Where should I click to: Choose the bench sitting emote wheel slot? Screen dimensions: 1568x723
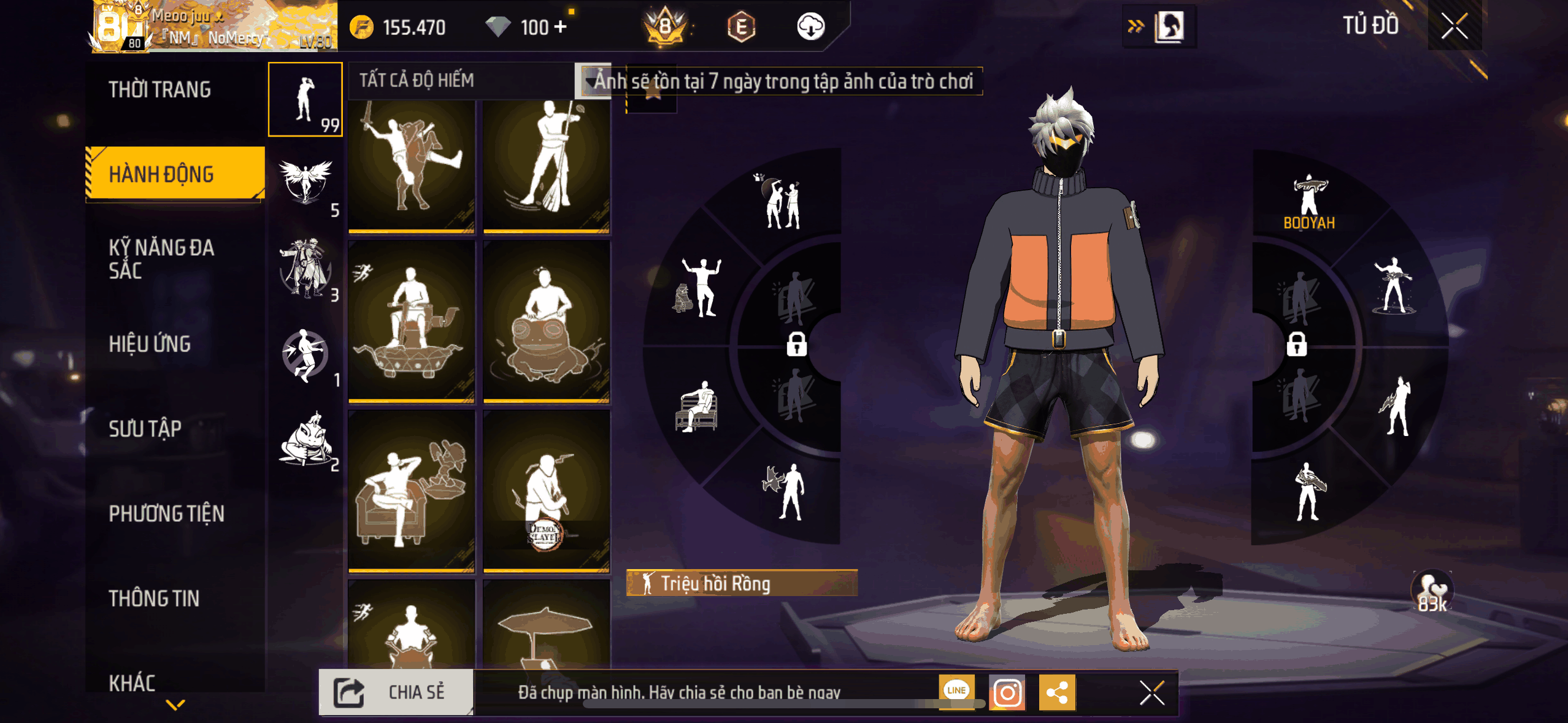pyautogui.click(x=698, y=406)
